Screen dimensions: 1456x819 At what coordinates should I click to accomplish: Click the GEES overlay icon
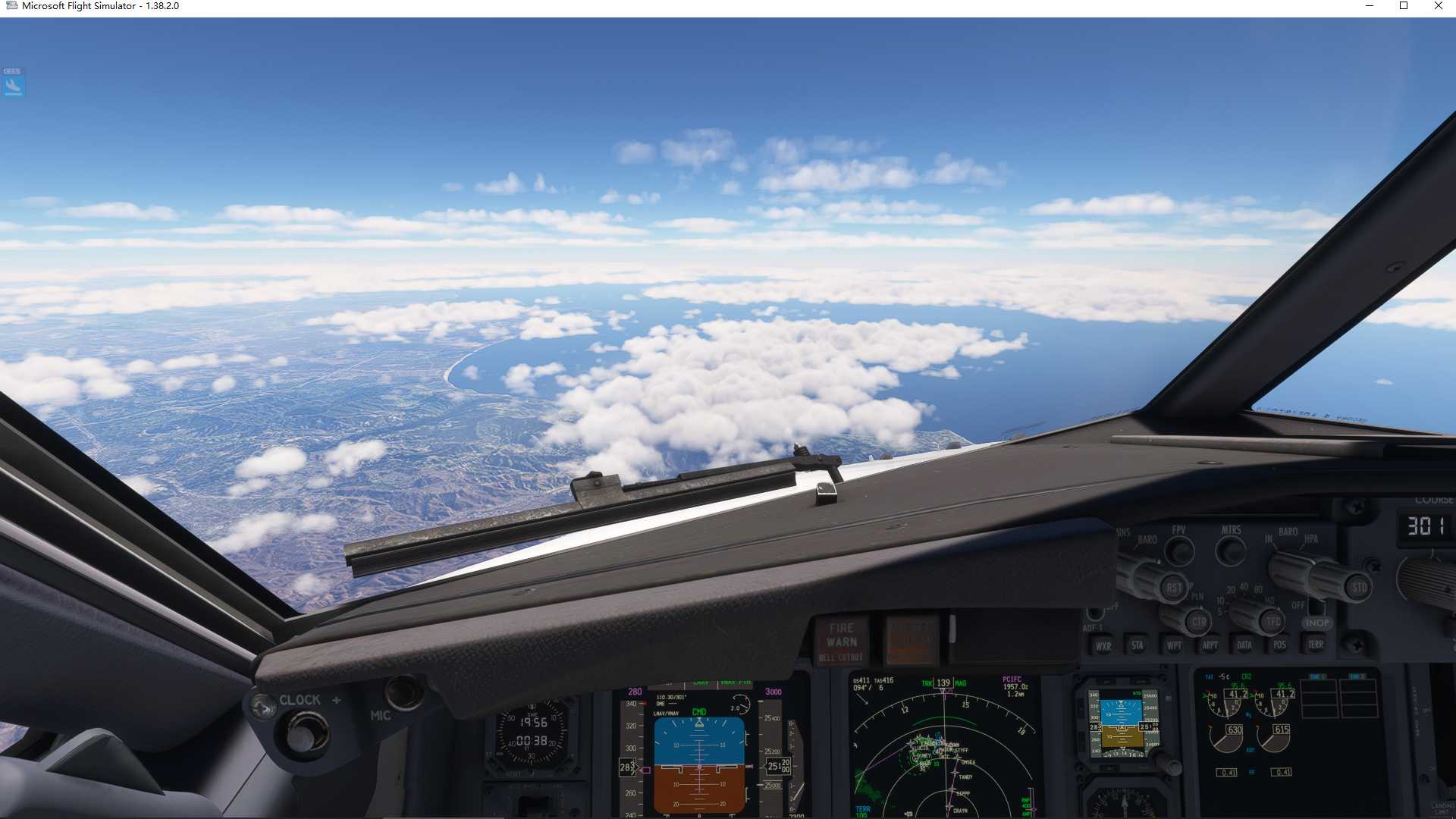click(x=13, y=83)
